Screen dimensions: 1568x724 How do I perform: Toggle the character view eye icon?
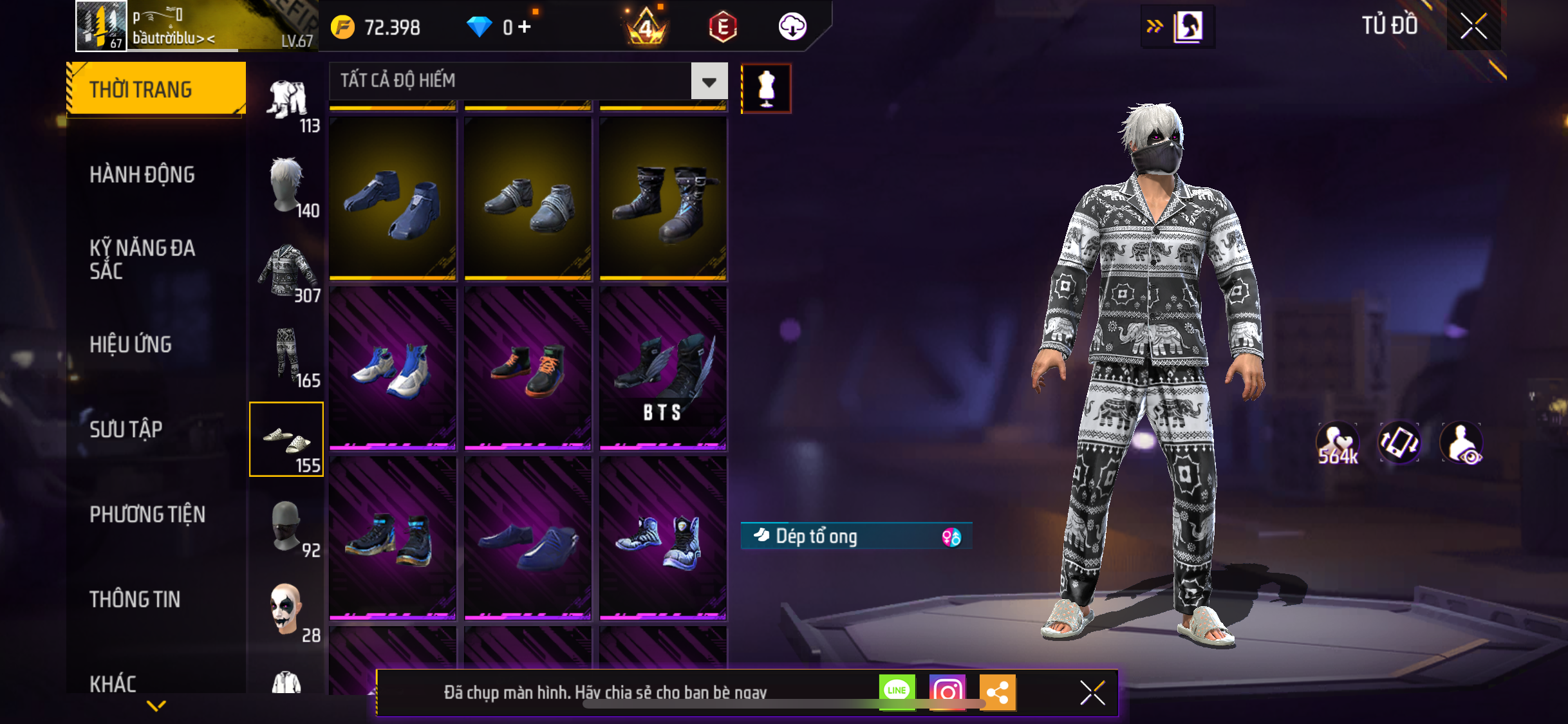point(1461,443)
